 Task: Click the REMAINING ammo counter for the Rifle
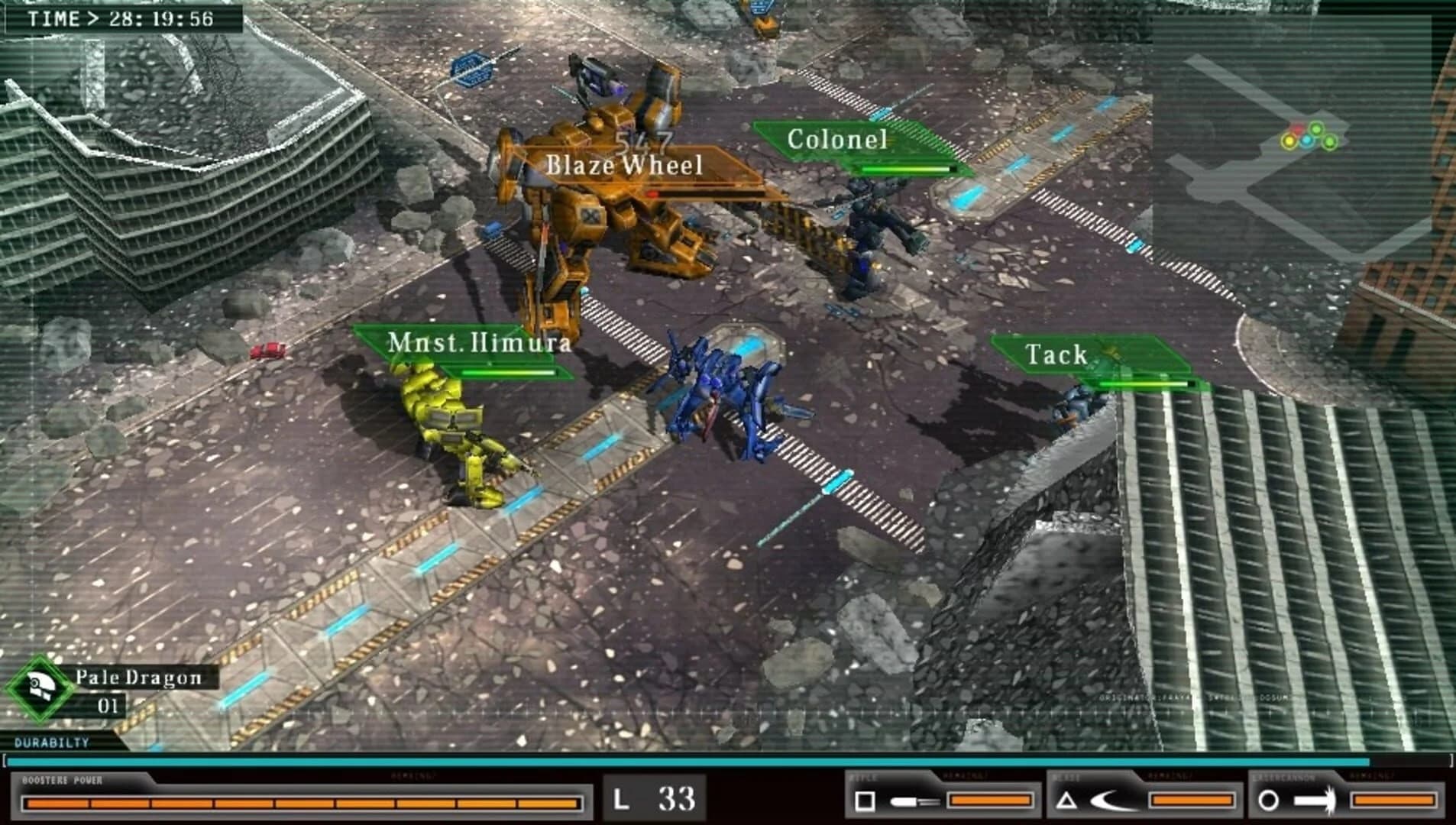click(991, 801)
